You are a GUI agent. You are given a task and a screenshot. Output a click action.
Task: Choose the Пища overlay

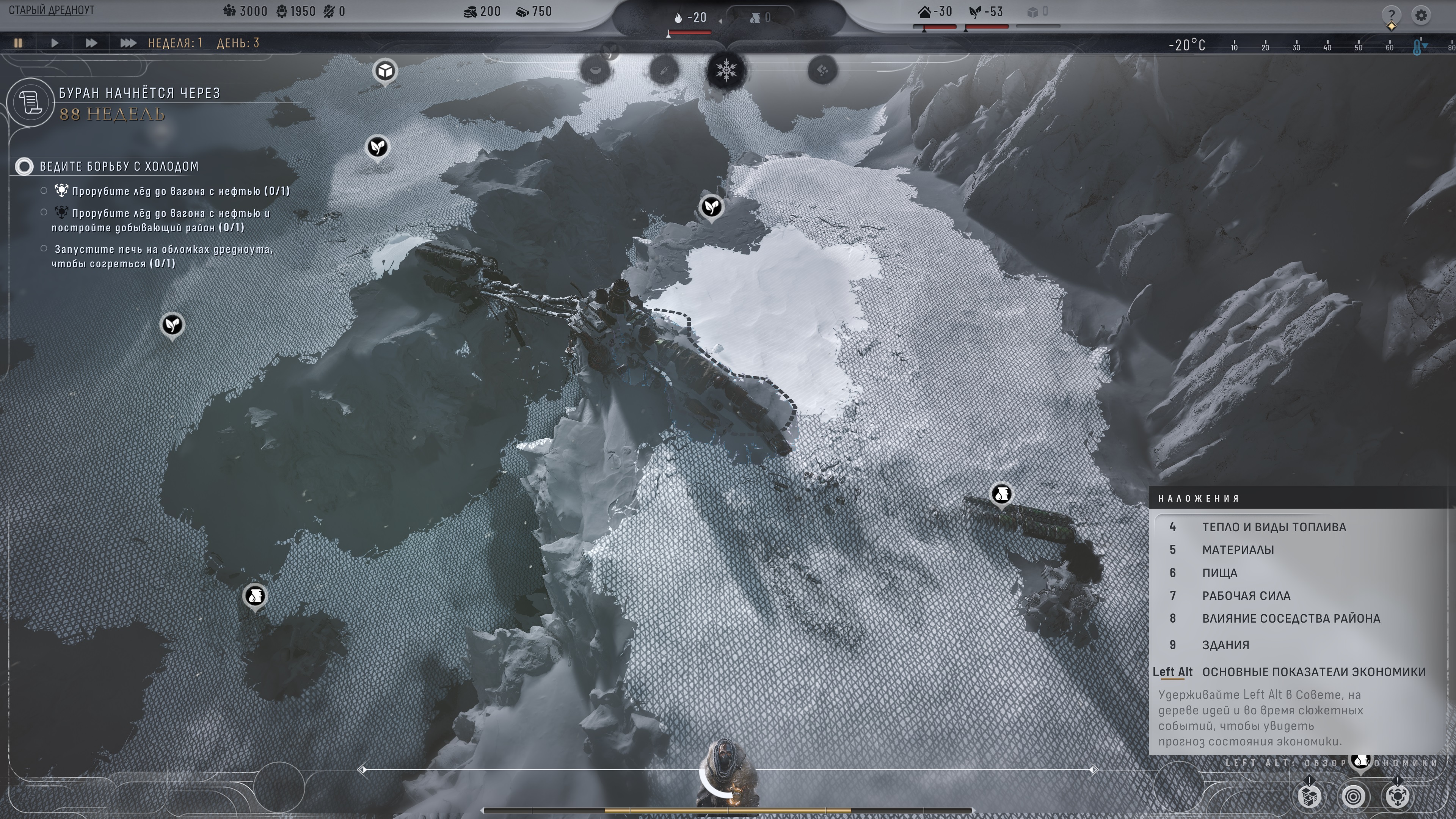[1219, 573]
